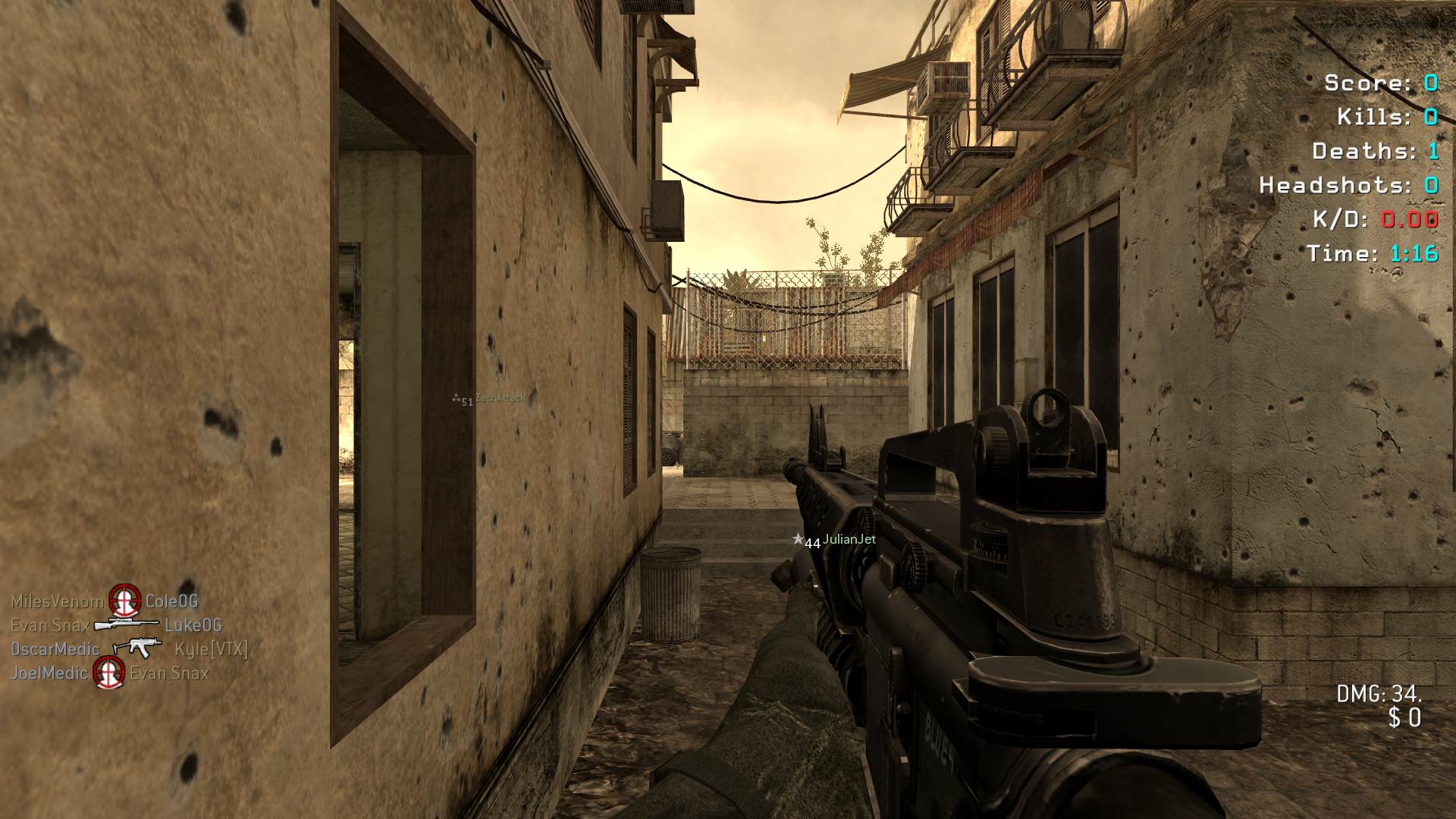The height and width of the screenshot is (819, 1456).
Task: Click the AK-47 icon beside OscarMedic
Action: [136, 648]
